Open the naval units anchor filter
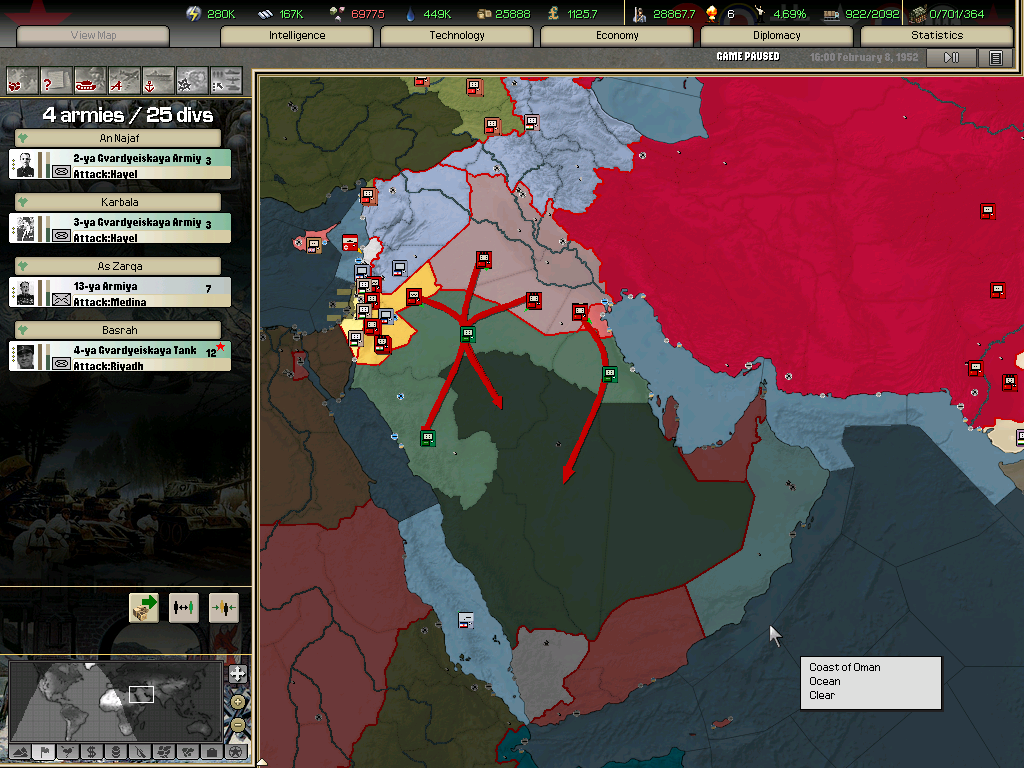The height and width of the screenshot is (768, 1024). click(x=158, y=79)
